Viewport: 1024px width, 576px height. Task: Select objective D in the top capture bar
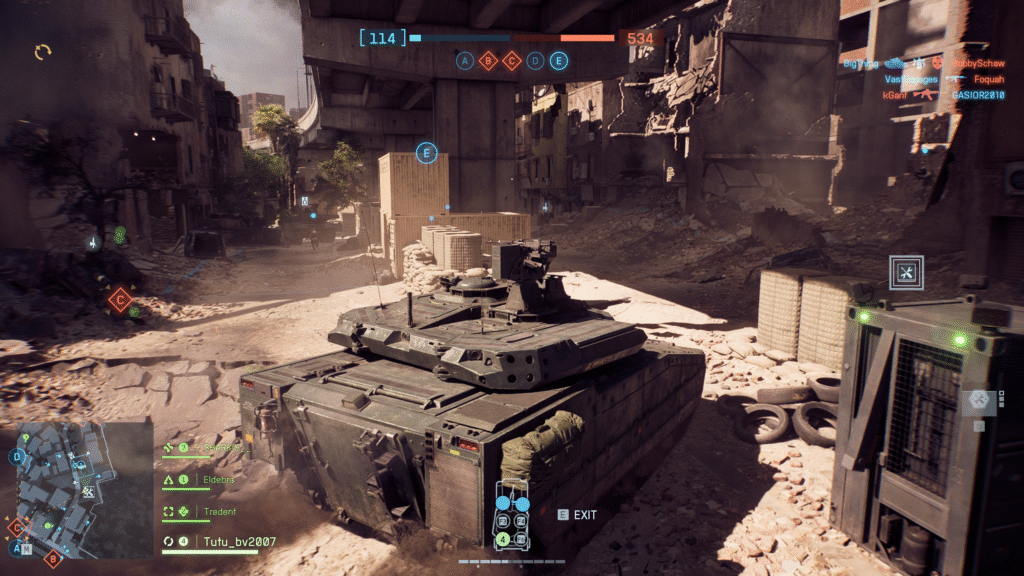coord(535,61)
